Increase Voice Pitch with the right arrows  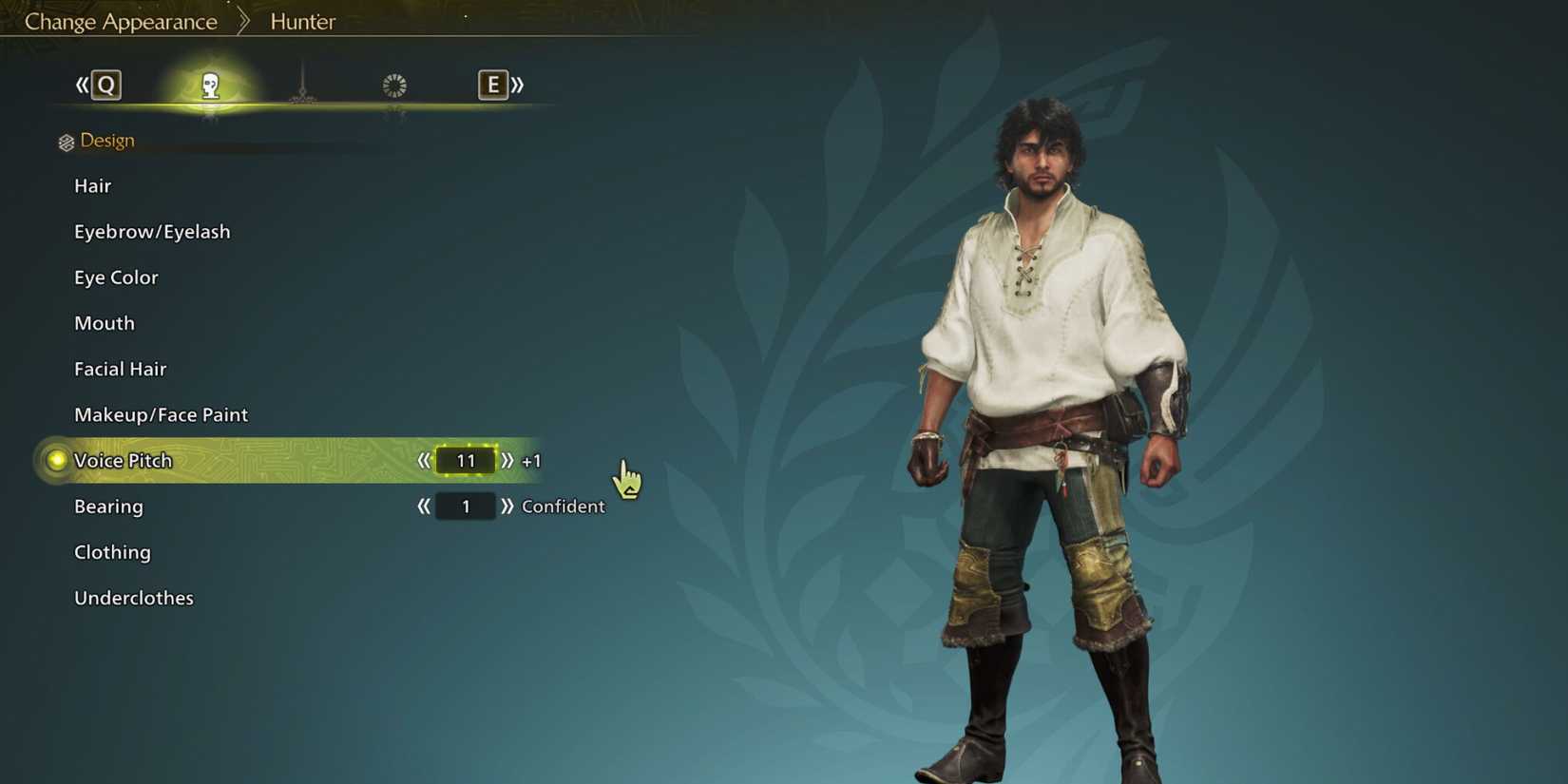point(508,461)
